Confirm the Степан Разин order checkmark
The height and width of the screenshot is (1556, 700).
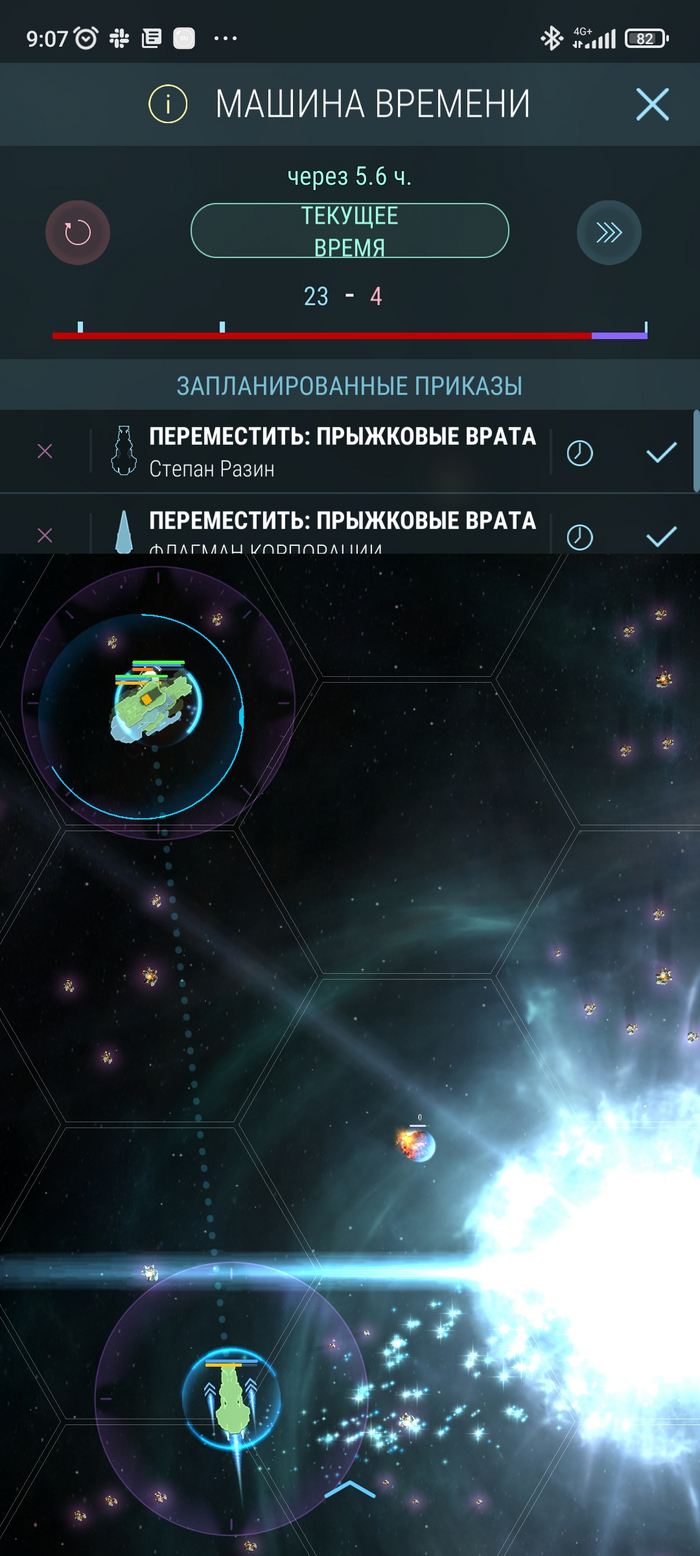[661, 453]
